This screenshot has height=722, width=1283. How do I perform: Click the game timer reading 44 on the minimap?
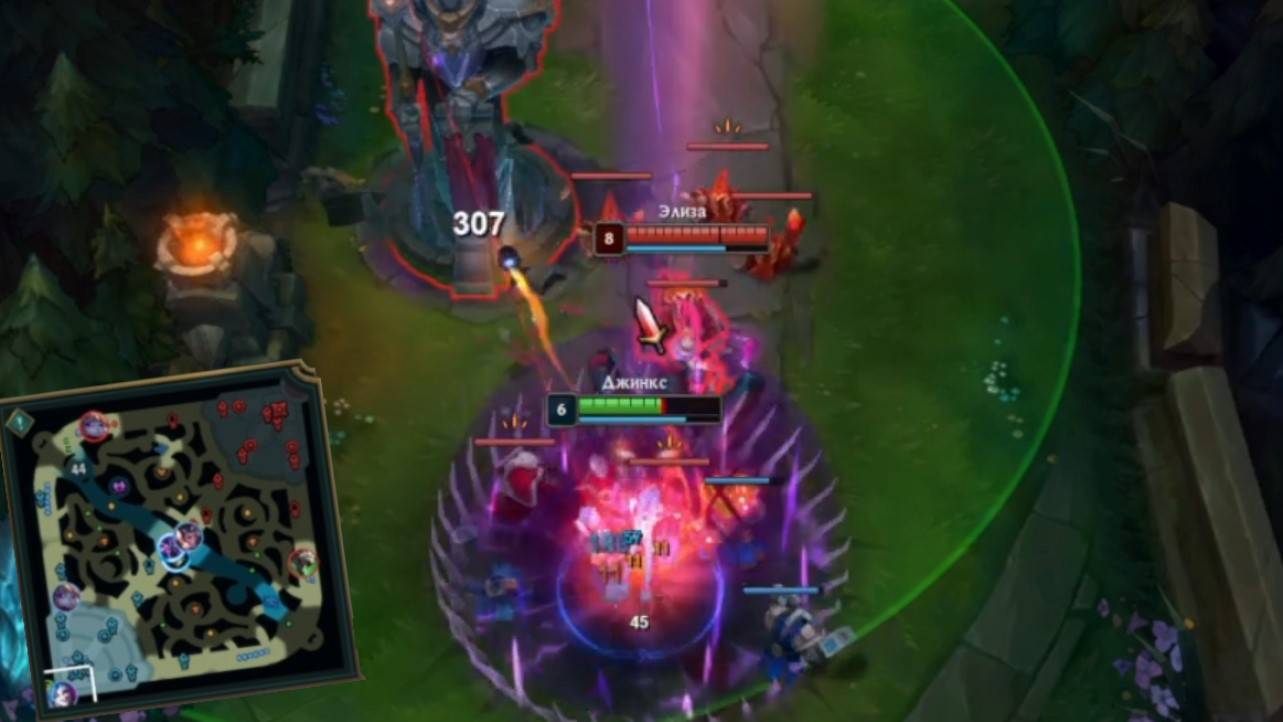(x=78, y=468)
